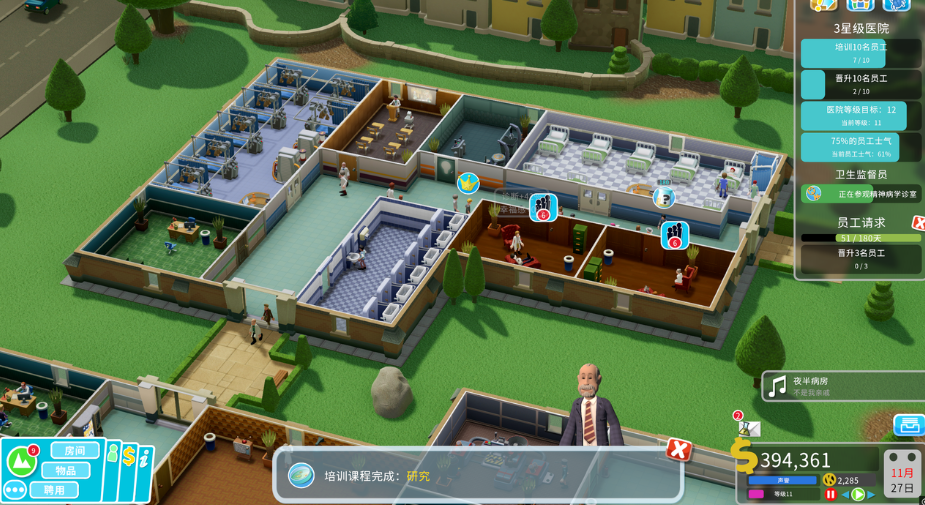Open the three-dots more options button
The height and width of the screenshot is (505, 925).
(x=15, y=490)
